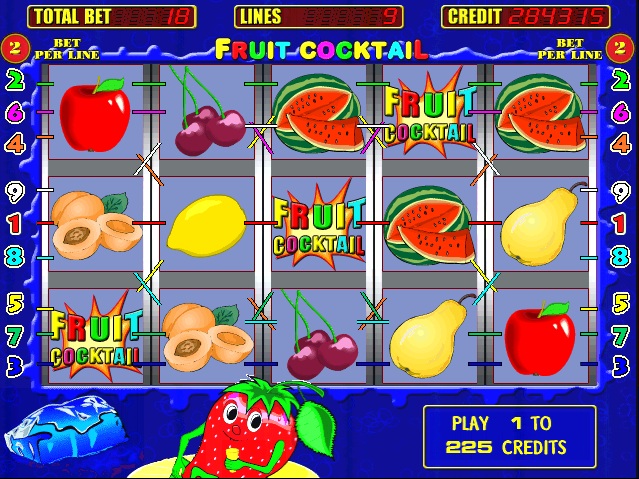The width and height of the screenshot is (639, 479).
Task: Select the right red bet-per-line coin
Action: tap(621, 47)
